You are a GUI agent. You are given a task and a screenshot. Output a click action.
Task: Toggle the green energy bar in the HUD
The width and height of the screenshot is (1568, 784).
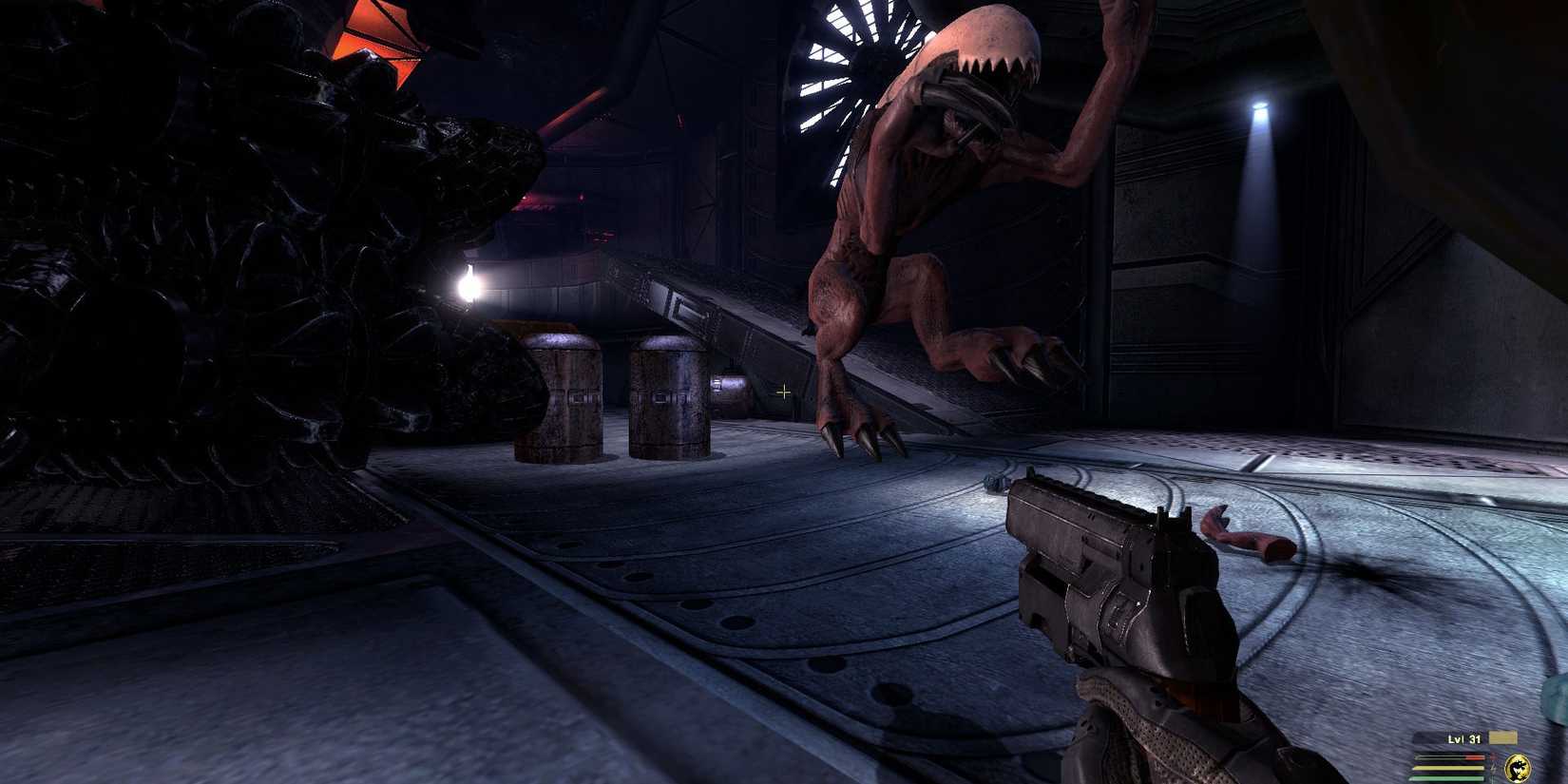[1449, 777]
